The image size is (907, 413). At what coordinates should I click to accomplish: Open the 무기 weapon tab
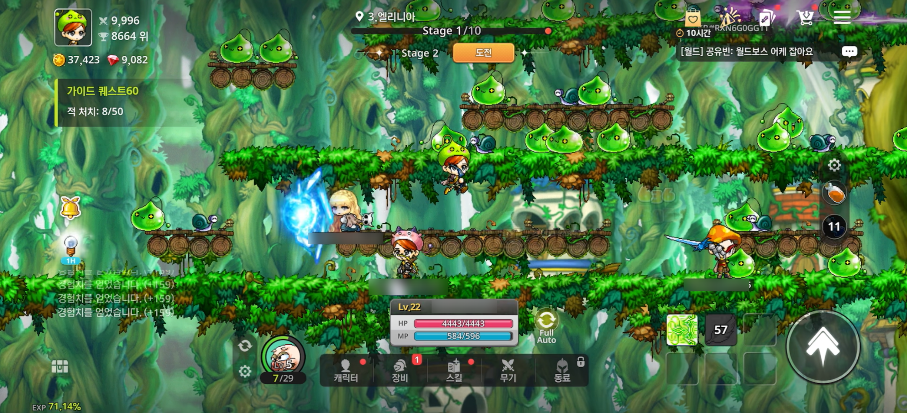508,371
